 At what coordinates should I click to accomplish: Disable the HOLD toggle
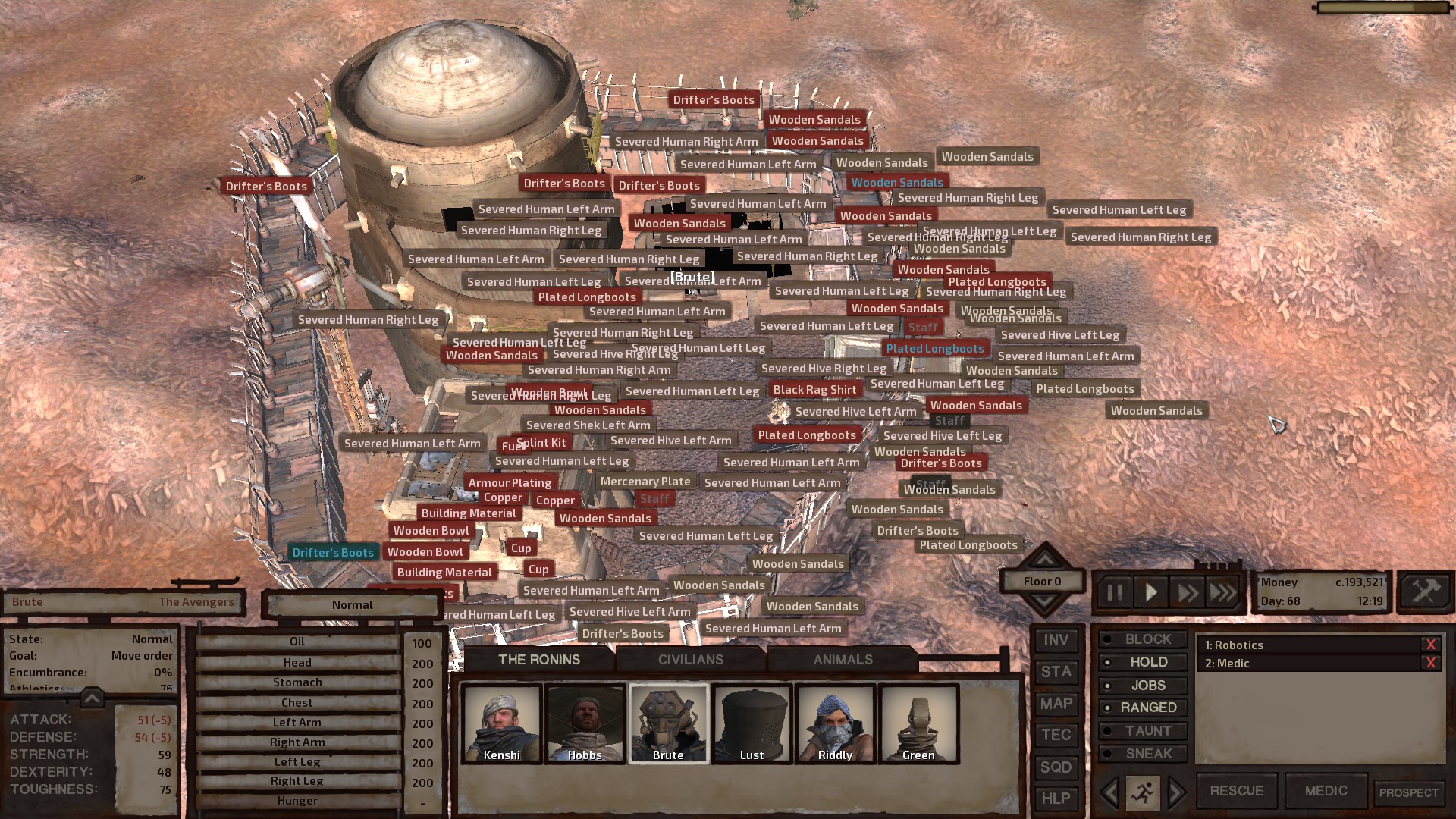1144,661
